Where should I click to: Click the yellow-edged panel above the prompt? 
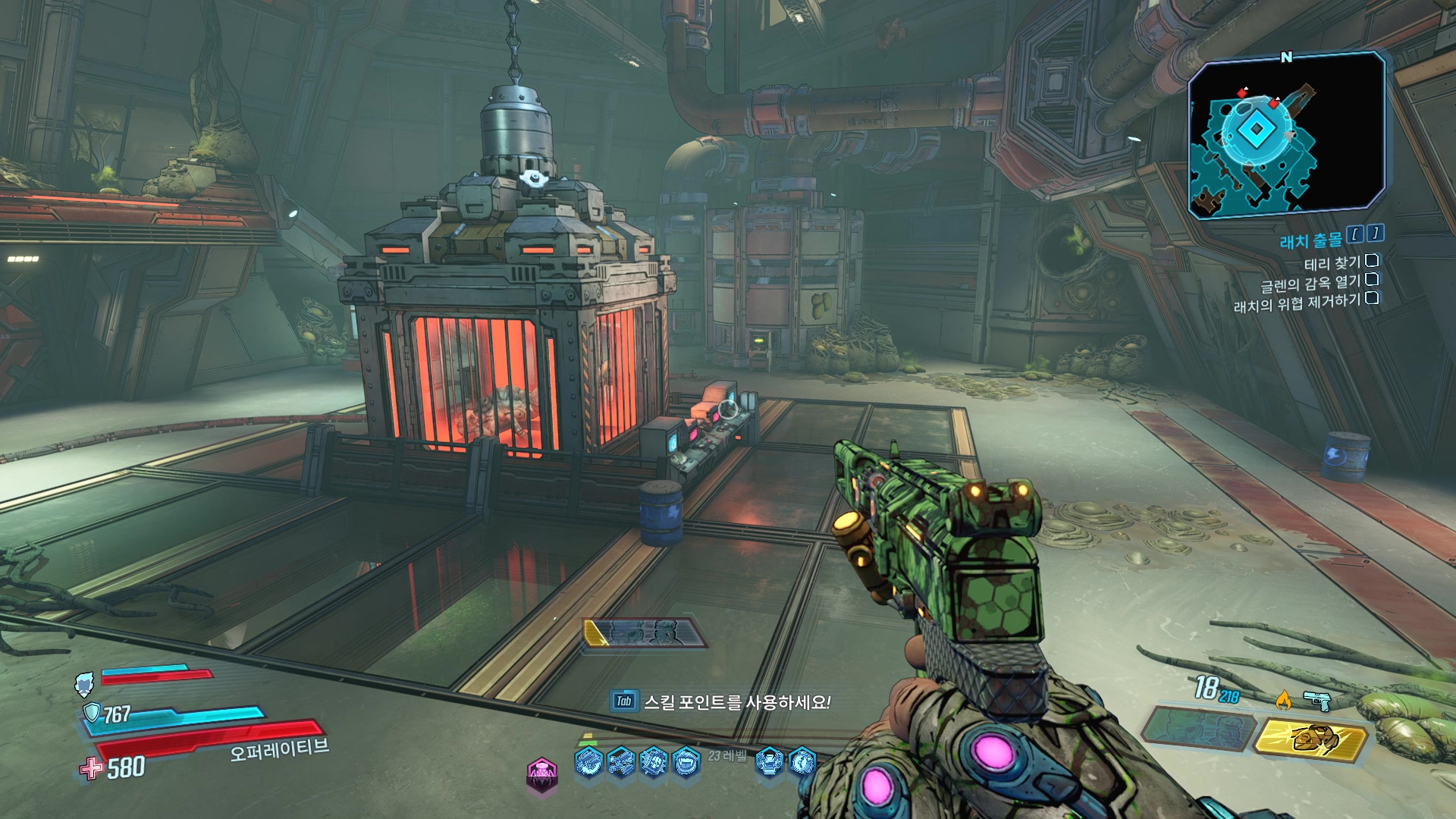pos(645,632)
